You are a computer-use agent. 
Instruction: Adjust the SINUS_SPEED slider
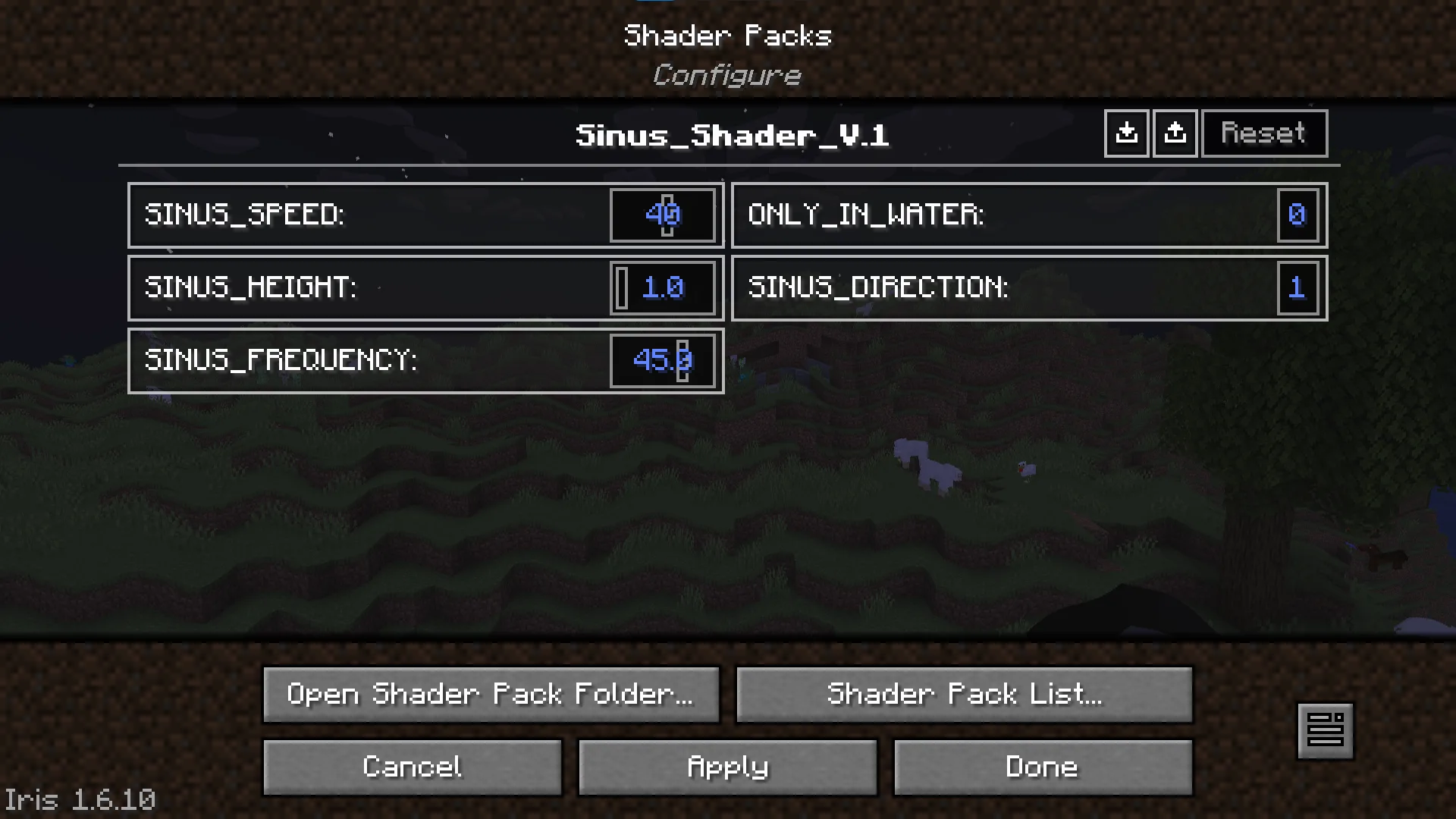pos(664,215)
